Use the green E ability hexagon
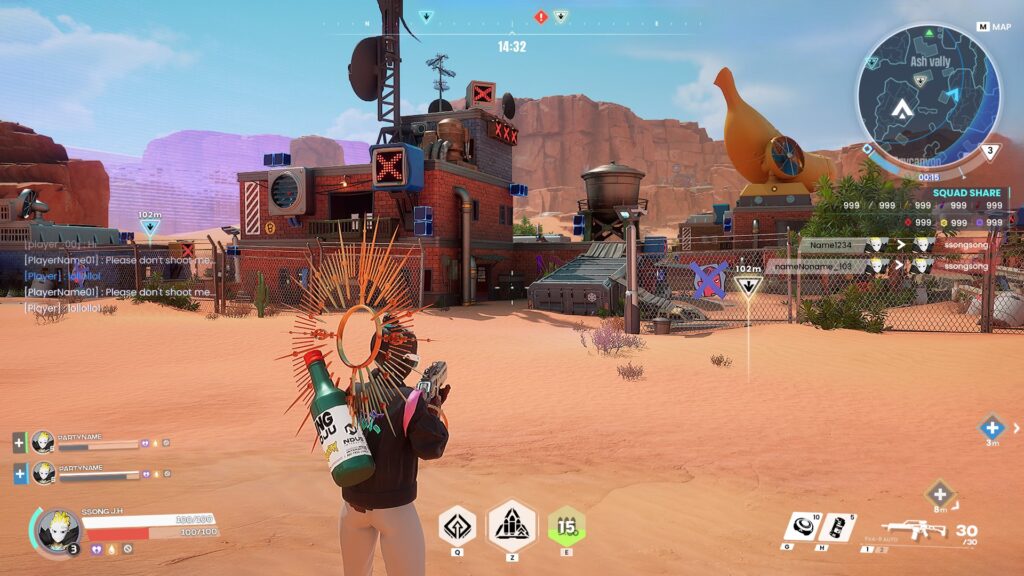The image size is (1024, 576). 567,526
